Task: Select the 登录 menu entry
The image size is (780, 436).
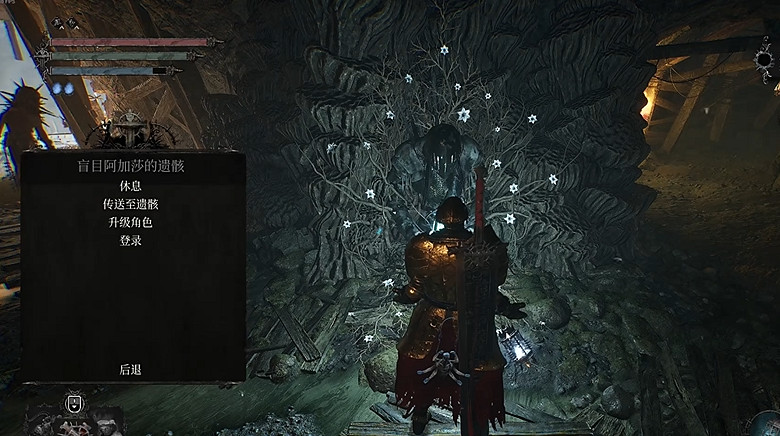Action: (130, 240)
